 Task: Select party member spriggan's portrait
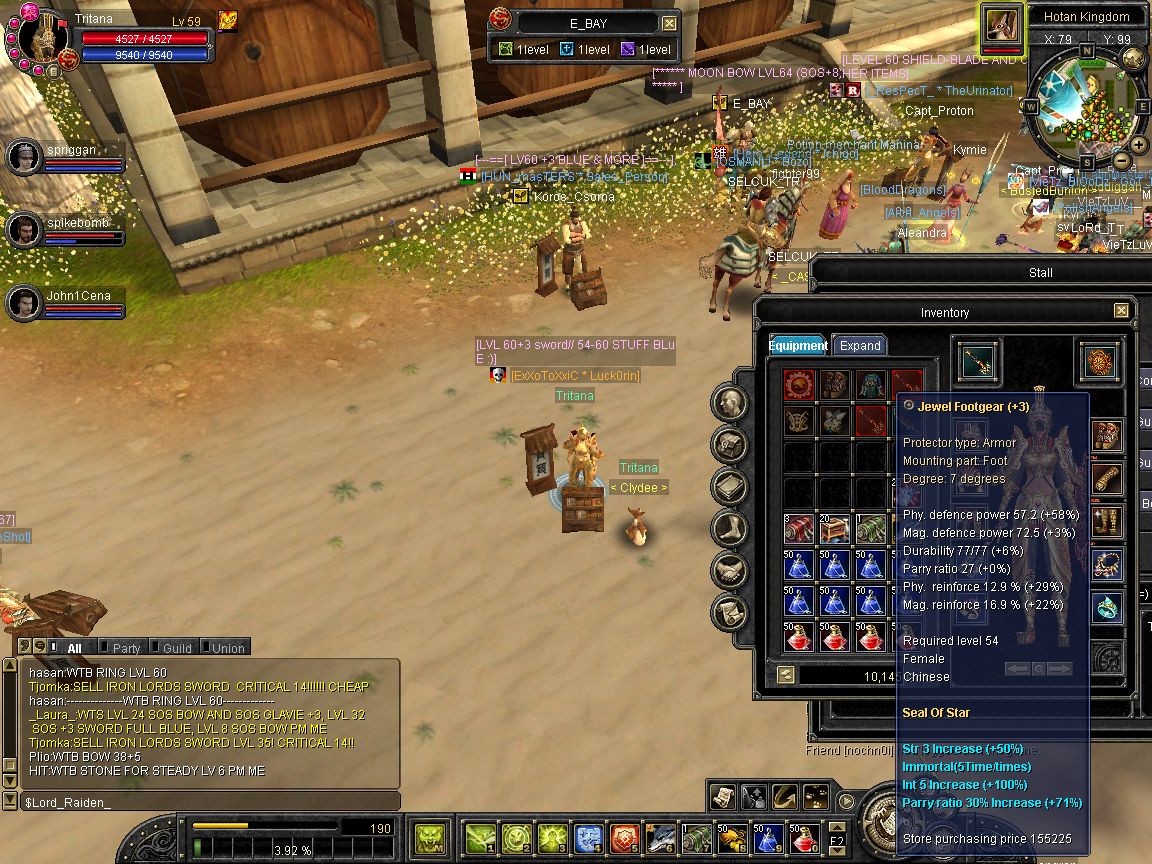point(23,157)
